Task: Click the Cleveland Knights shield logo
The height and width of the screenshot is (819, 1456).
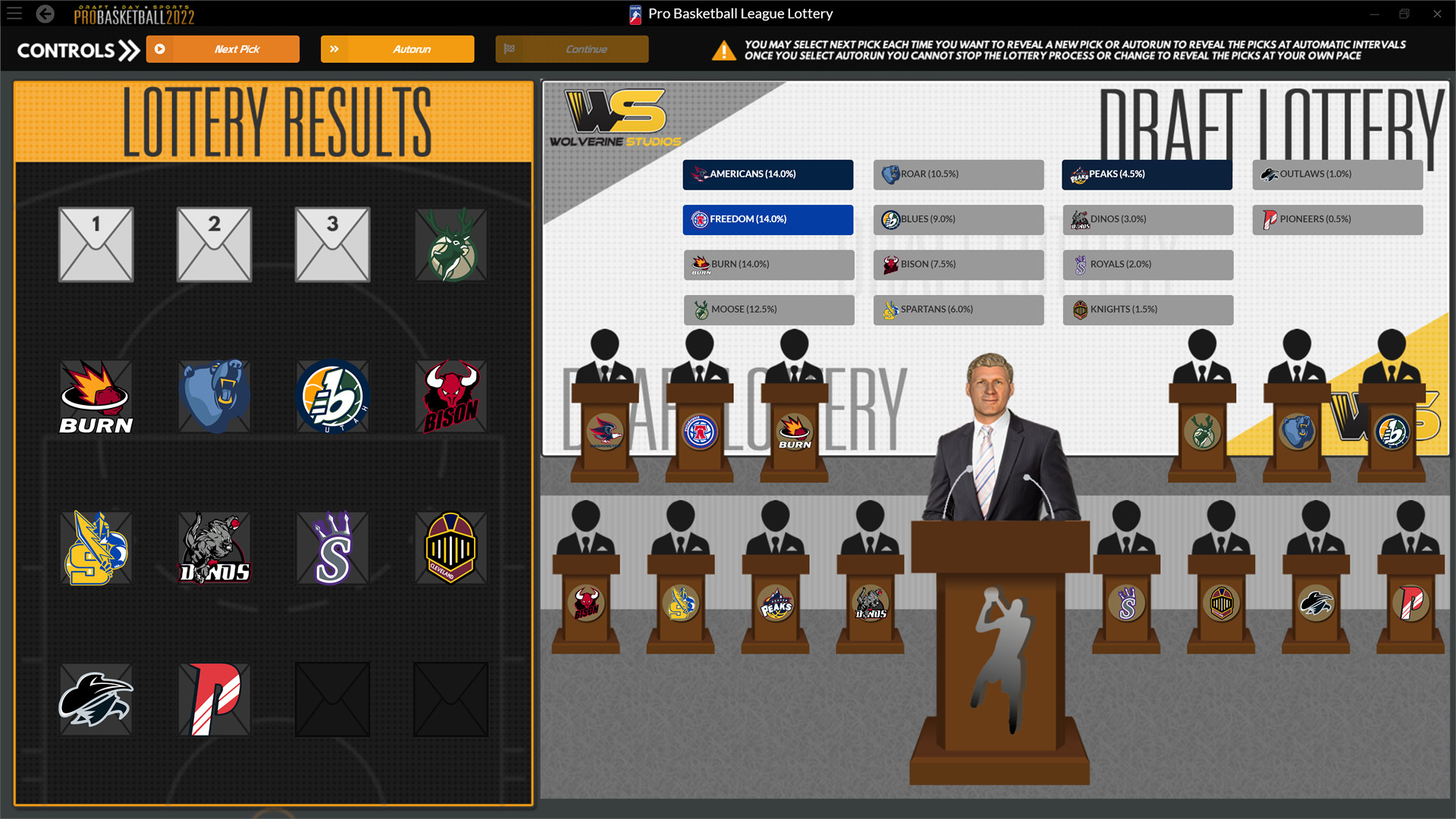Action: click(450, 548)
